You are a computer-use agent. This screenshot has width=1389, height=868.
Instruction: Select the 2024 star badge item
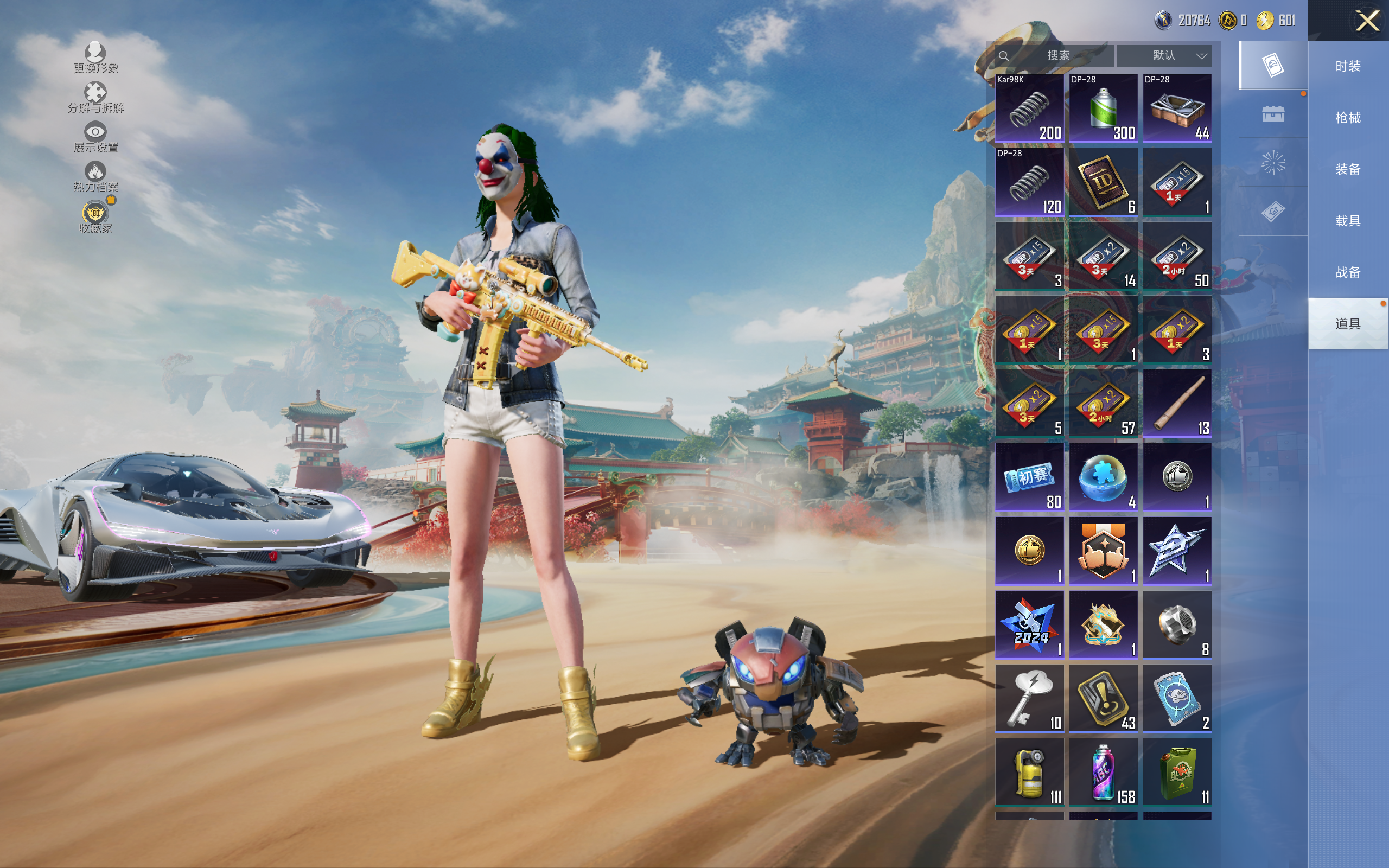[x=1029, y=624]
